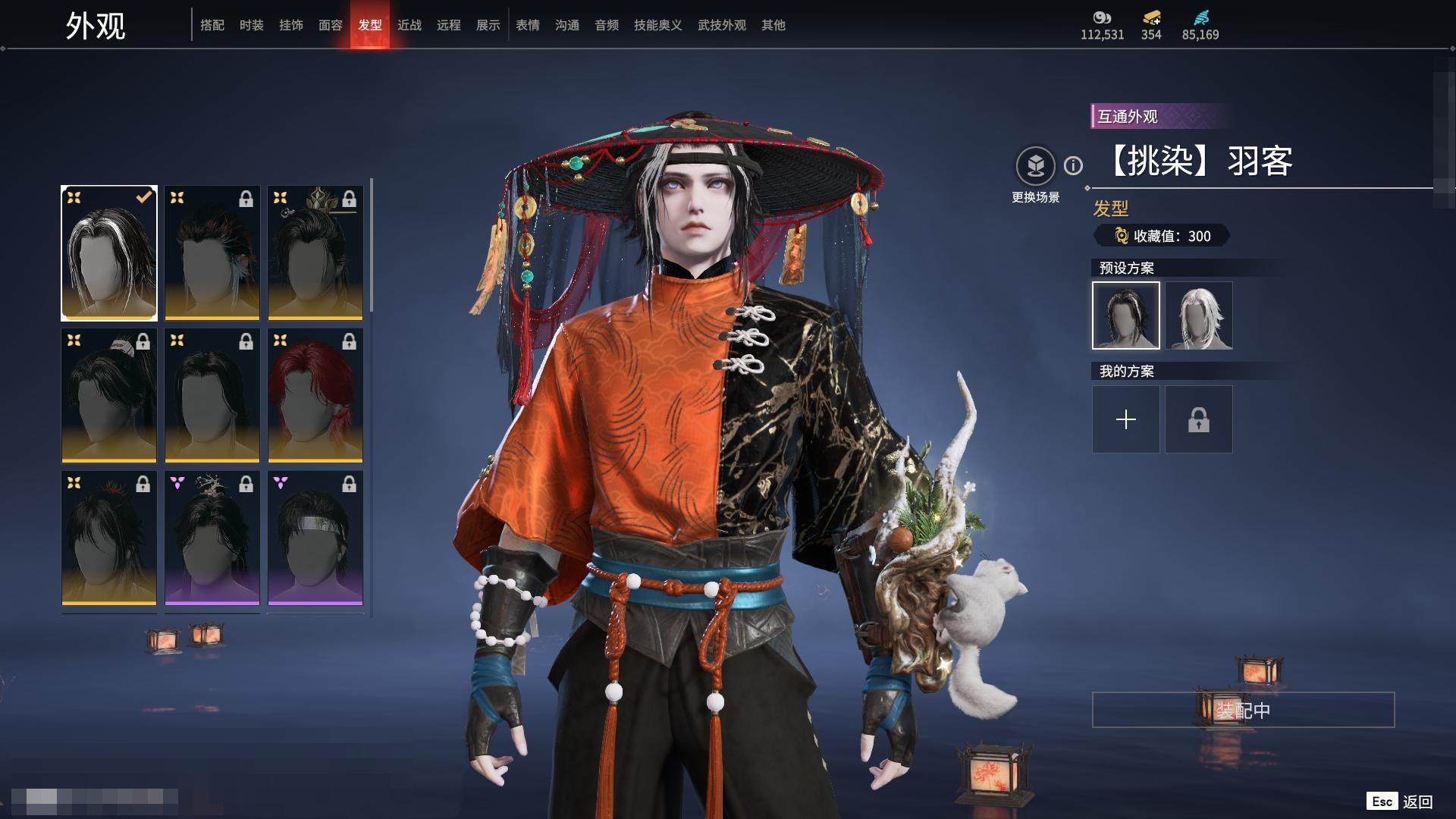Choose the white hair preset scheme
The image size is (1456, 819).
pyautogui.click(x=1199, y=315)
